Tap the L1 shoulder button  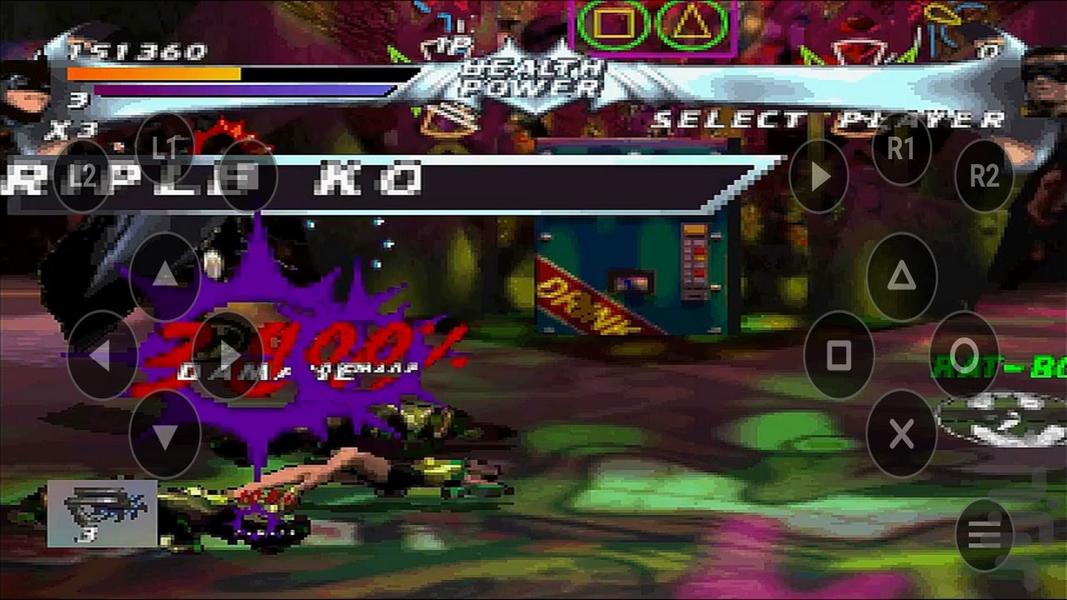point(165,148)
